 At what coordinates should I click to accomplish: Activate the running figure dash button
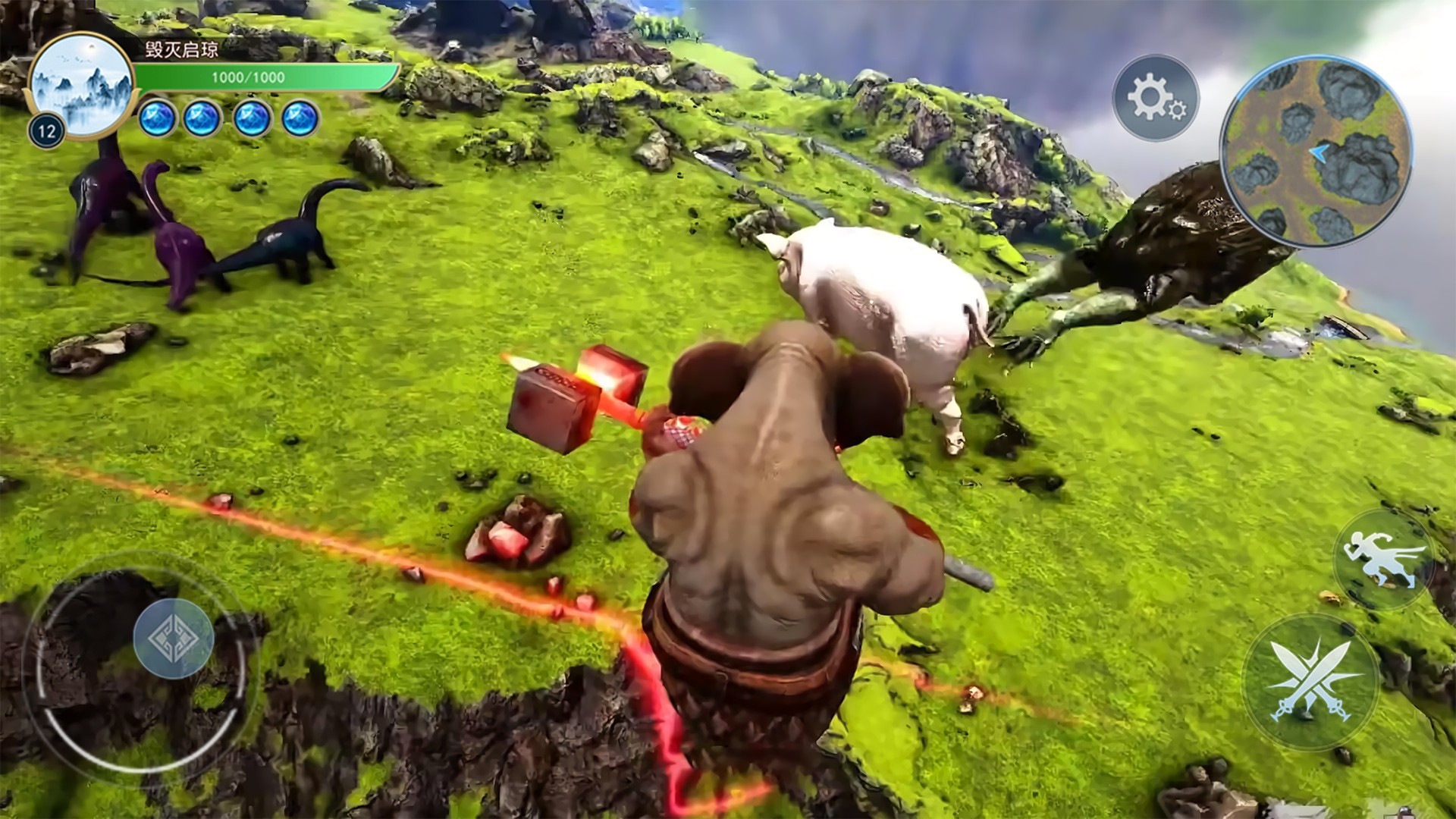[x=1382, y=560]
